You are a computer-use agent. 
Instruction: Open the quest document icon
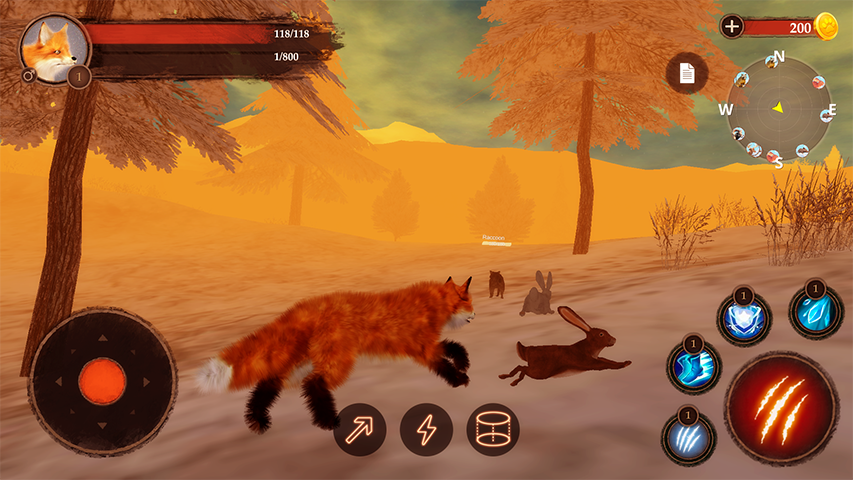pyautogui.click(x=687, y=73)
